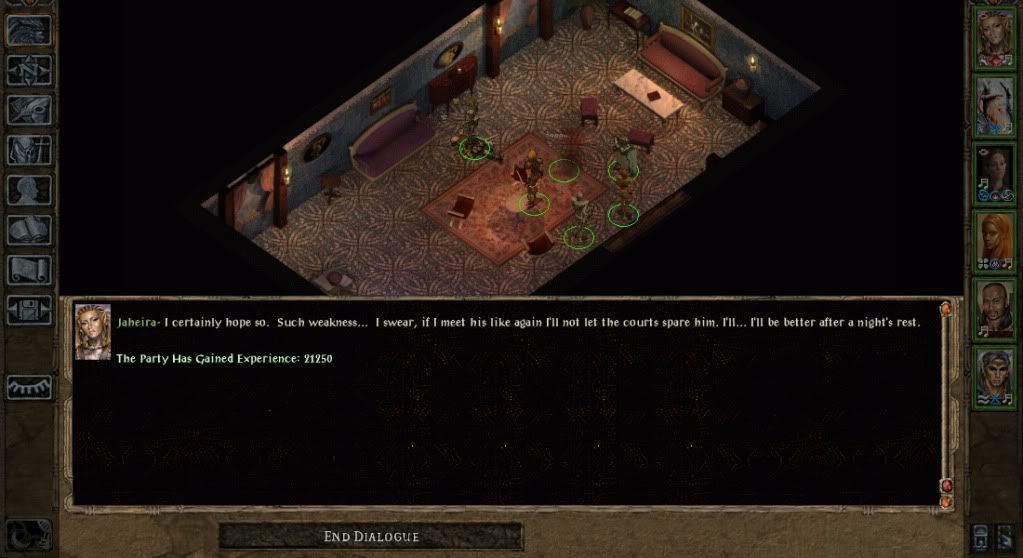Choose the dark-haired party portrait with blue status icons
Viewport: 1023px width, 558px height.
[x=994, y=173]
